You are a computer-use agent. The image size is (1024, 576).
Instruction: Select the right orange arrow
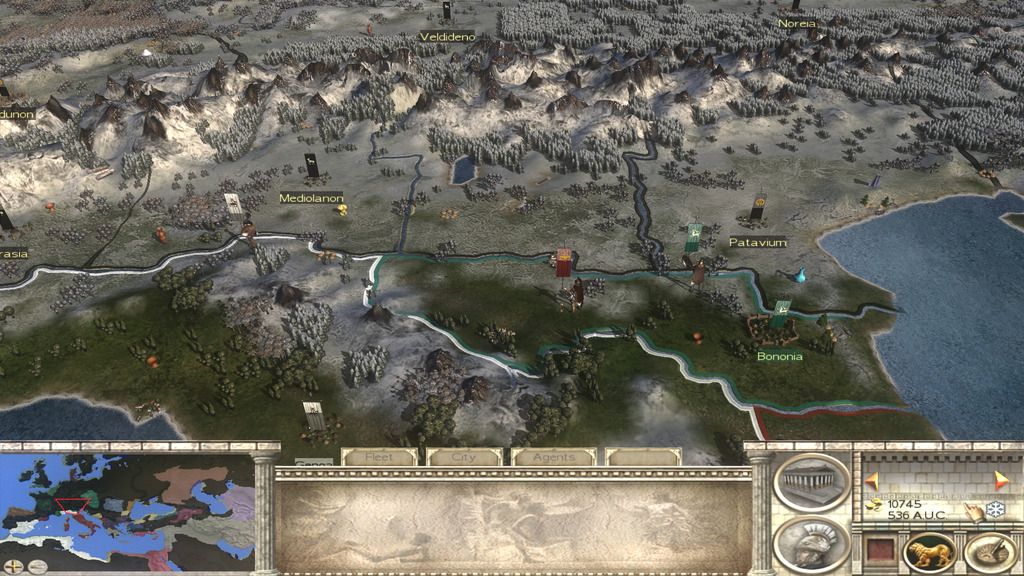coord(1001,480)
